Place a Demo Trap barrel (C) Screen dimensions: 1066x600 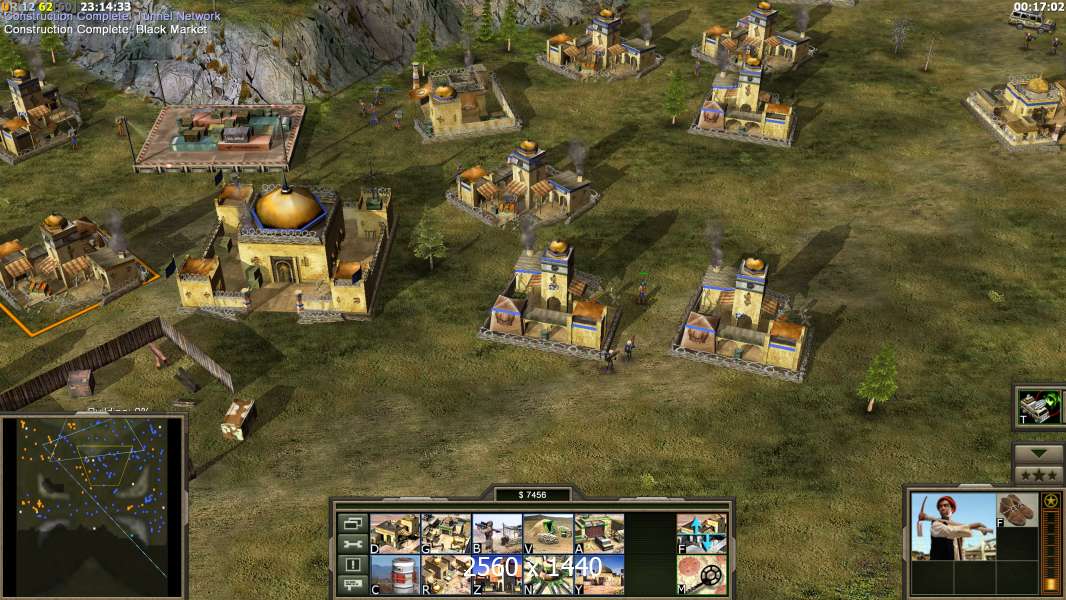pos(395,574)
